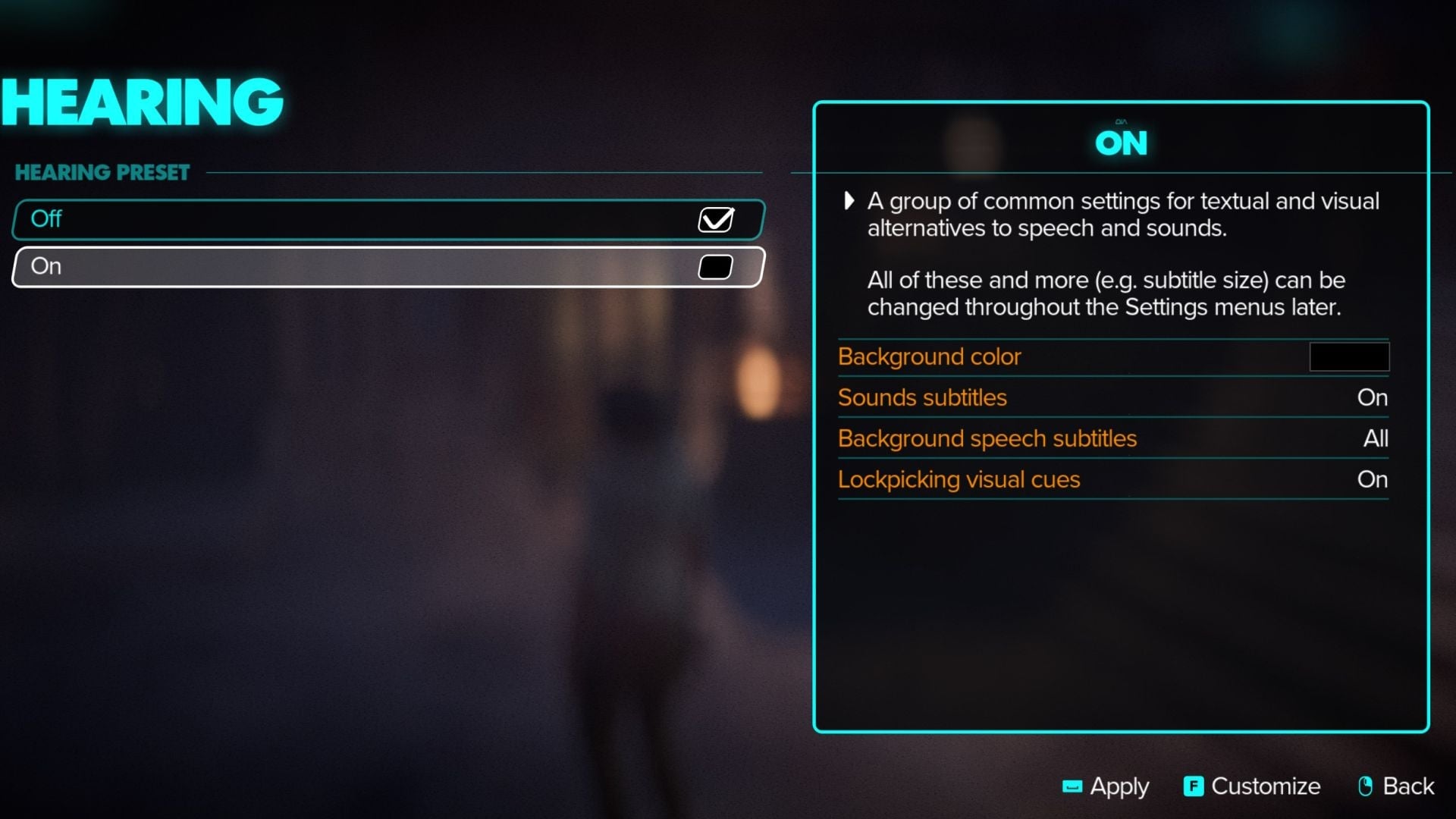Open the Background color swatch
The image size is (1456, 819).
click(1349, 356)
